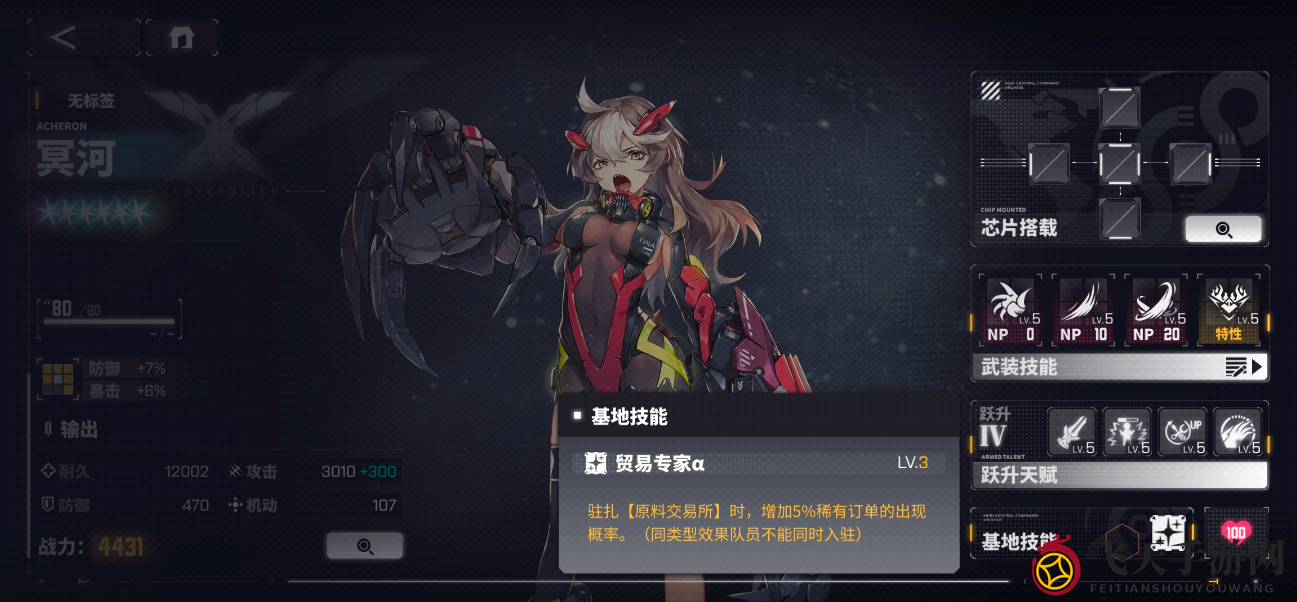Return to the home screen
The image size is (1297, 602).
[x=181, y=38]
